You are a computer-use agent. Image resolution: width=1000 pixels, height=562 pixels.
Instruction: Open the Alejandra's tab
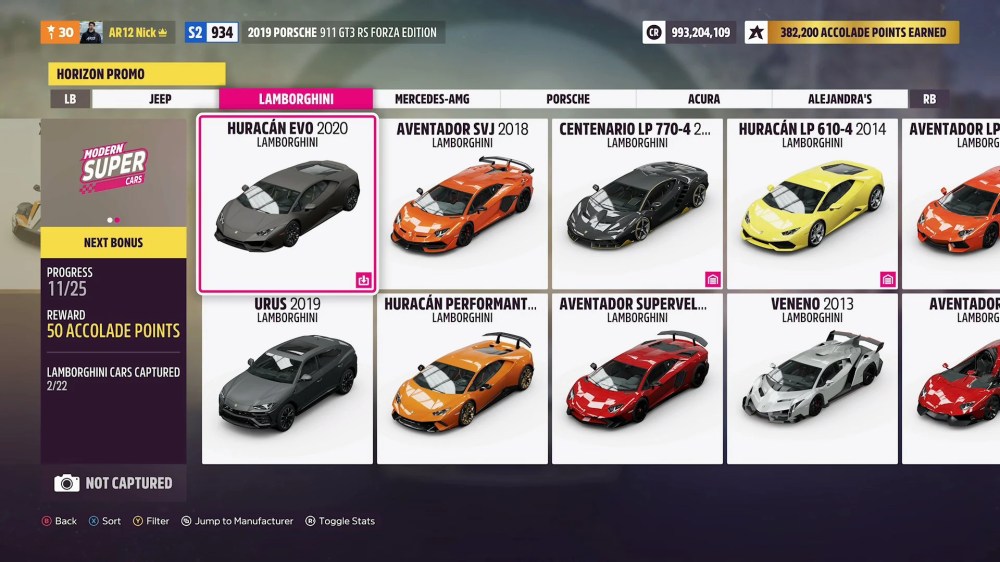(840, 99)
